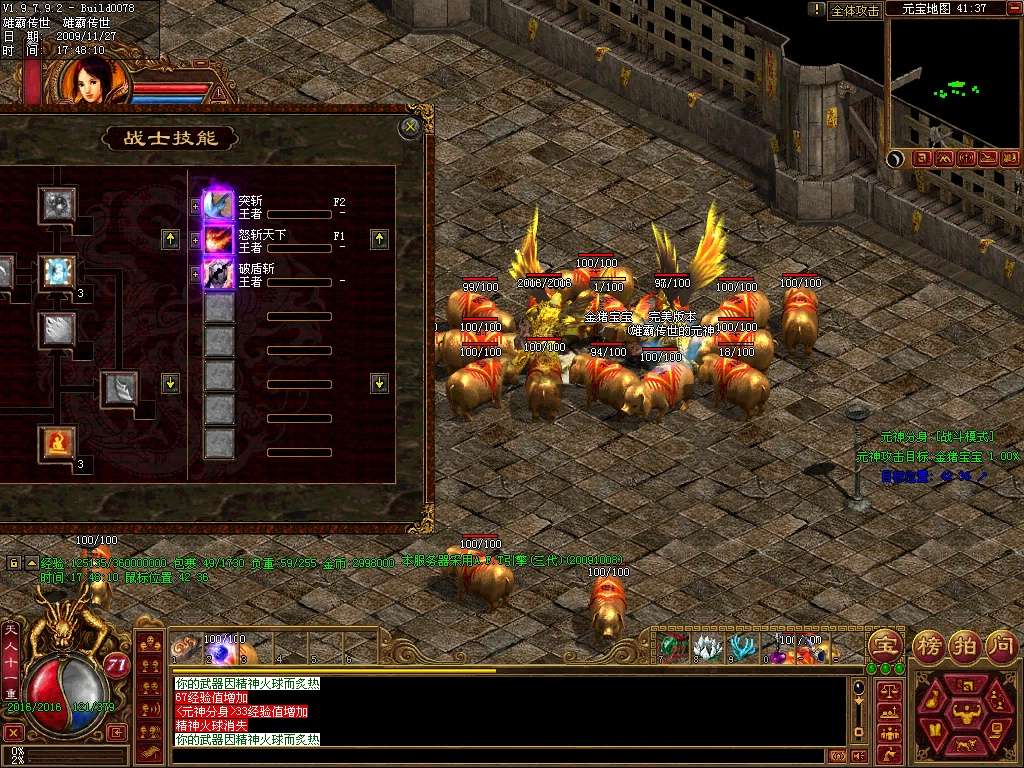The width and height of the screenshot is (1024, 768).
Task: Open the 宝 treasure shop button
Action: (x=883, y=644)
